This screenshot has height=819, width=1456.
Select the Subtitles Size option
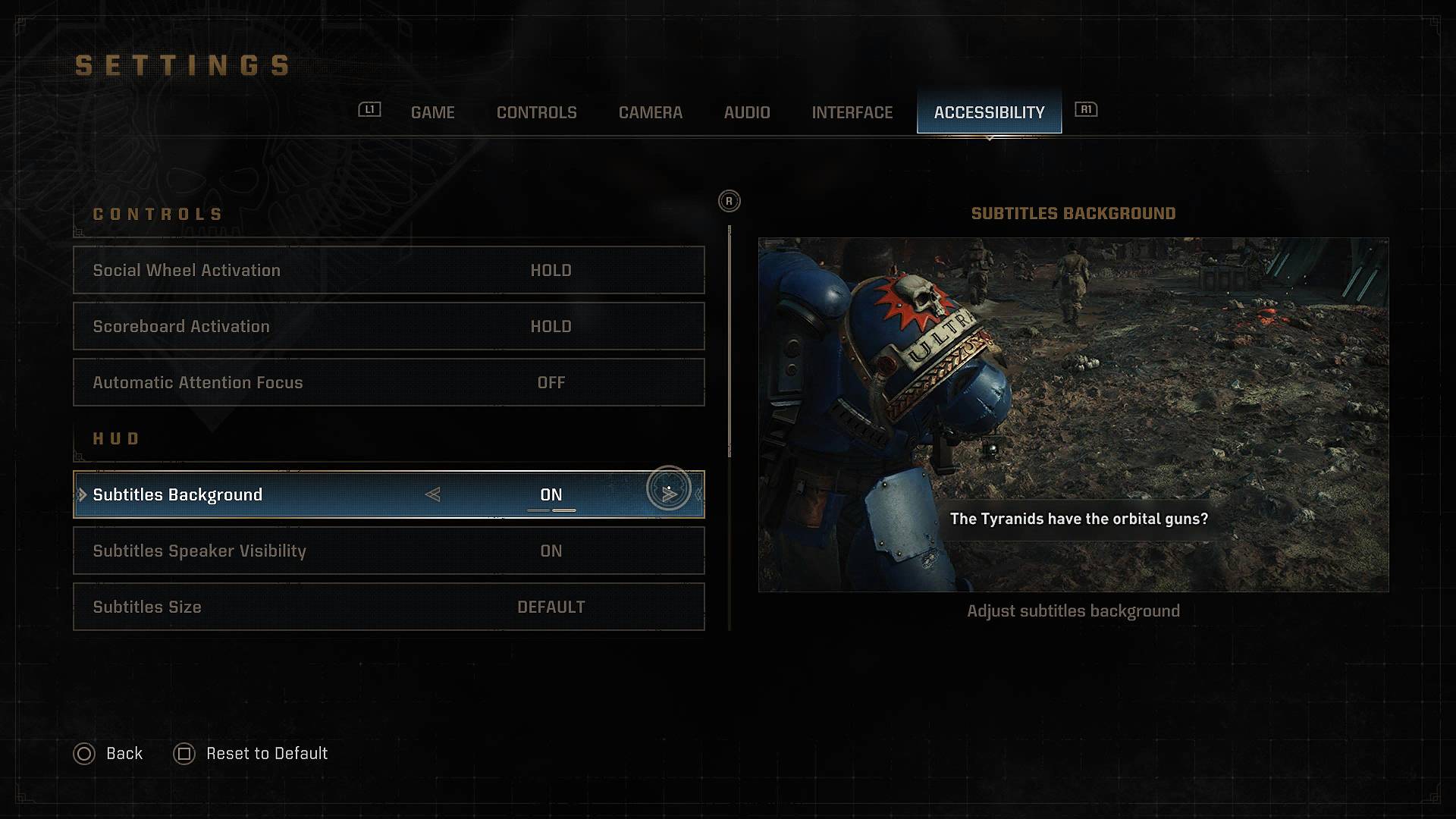(388, 607)
